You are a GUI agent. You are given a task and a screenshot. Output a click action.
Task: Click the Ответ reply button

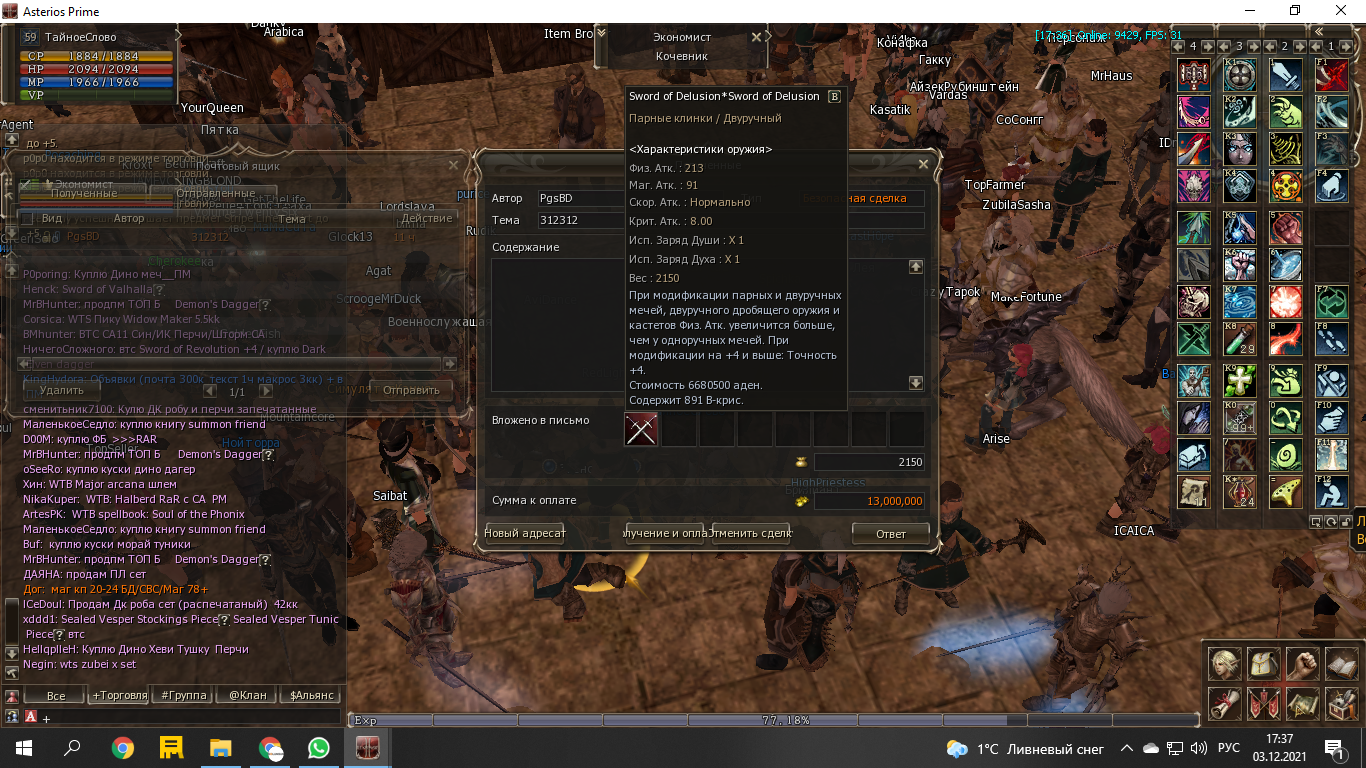click(x=890, y=533)
